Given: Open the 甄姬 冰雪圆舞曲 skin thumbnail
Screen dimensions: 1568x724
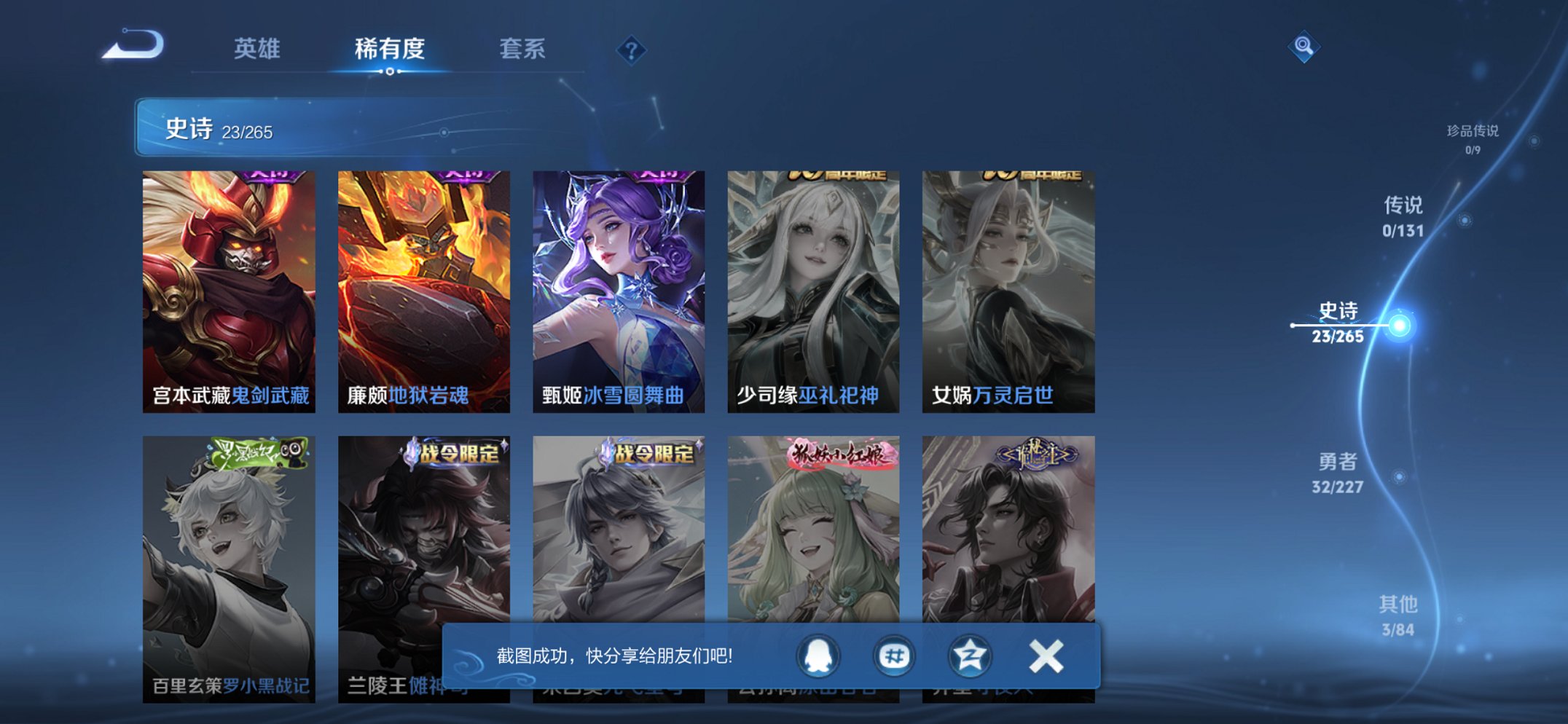Looking at the screenshot, I should pos(618,284).
